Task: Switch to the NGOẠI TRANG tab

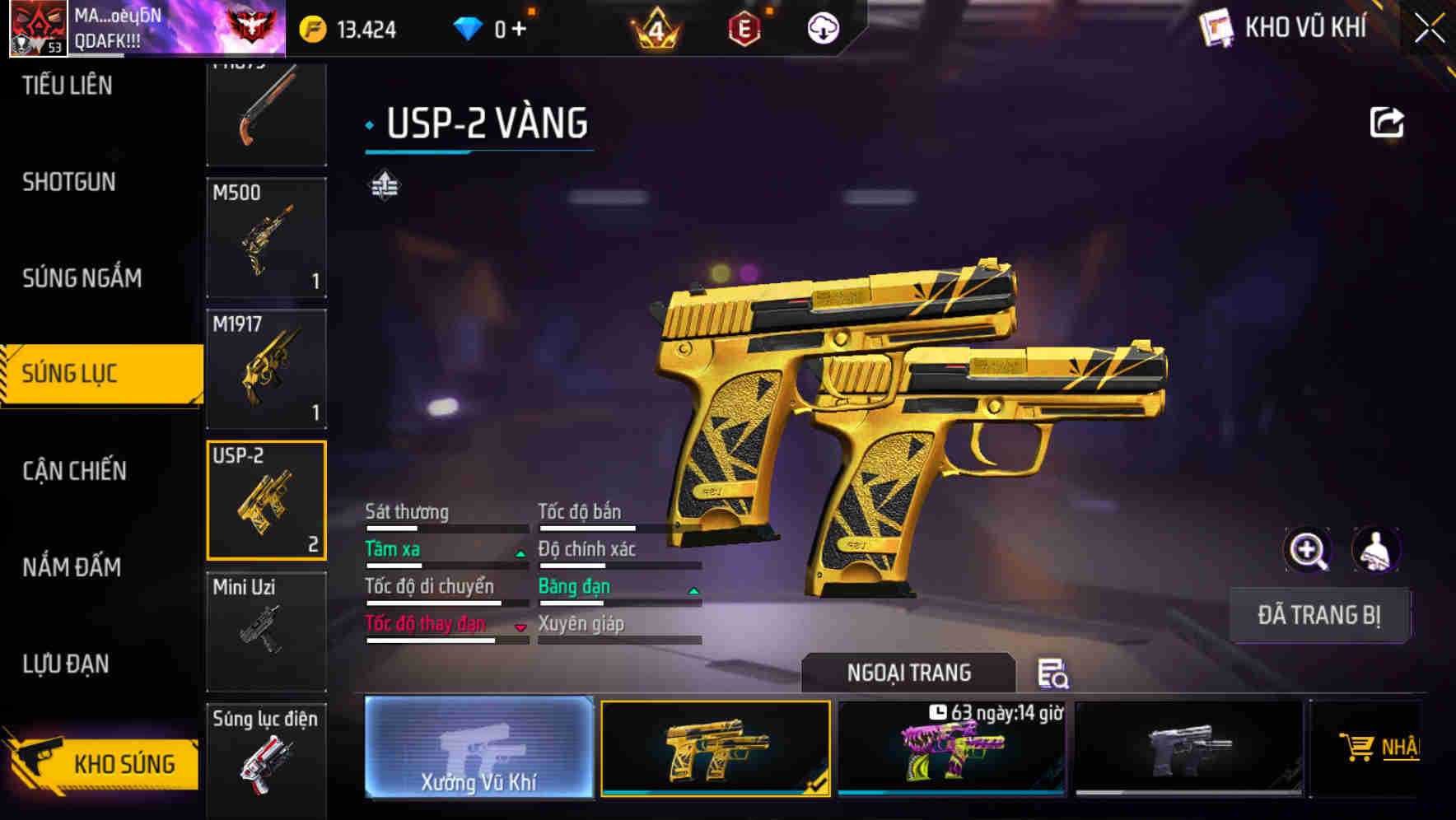Action: point(908,672)
